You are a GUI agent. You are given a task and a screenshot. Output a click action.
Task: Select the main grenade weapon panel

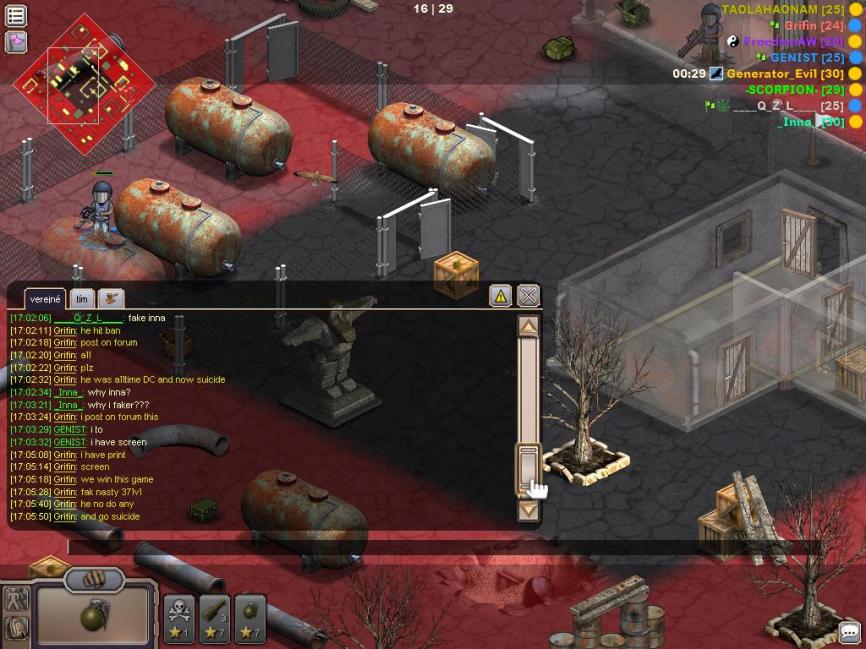[94, 617]
